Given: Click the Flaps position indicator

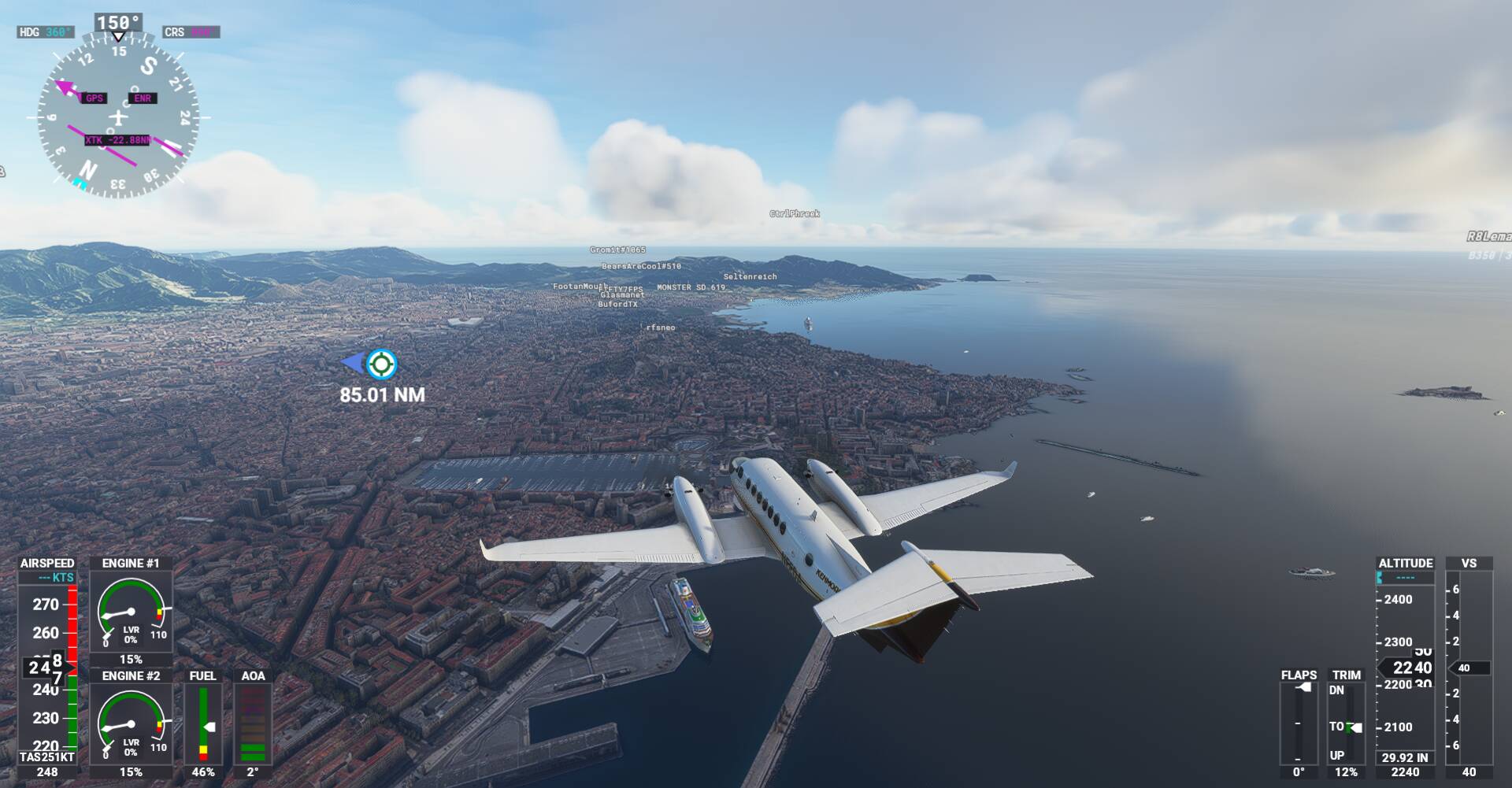Looking at the screenshot, I should pyautogui.click(x=1298, y=724).
